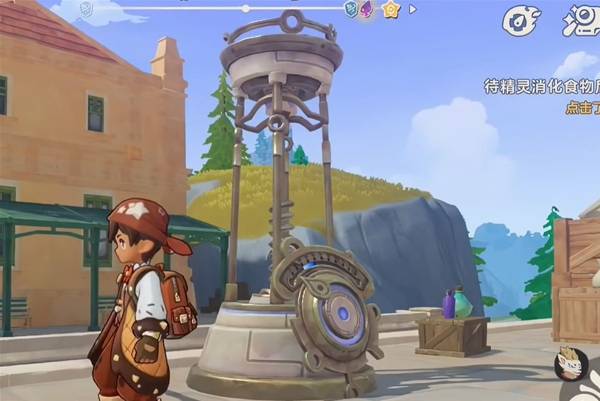
Task: Open the magnifier icon in the top-right corner
Action: [x=582, y=18]
